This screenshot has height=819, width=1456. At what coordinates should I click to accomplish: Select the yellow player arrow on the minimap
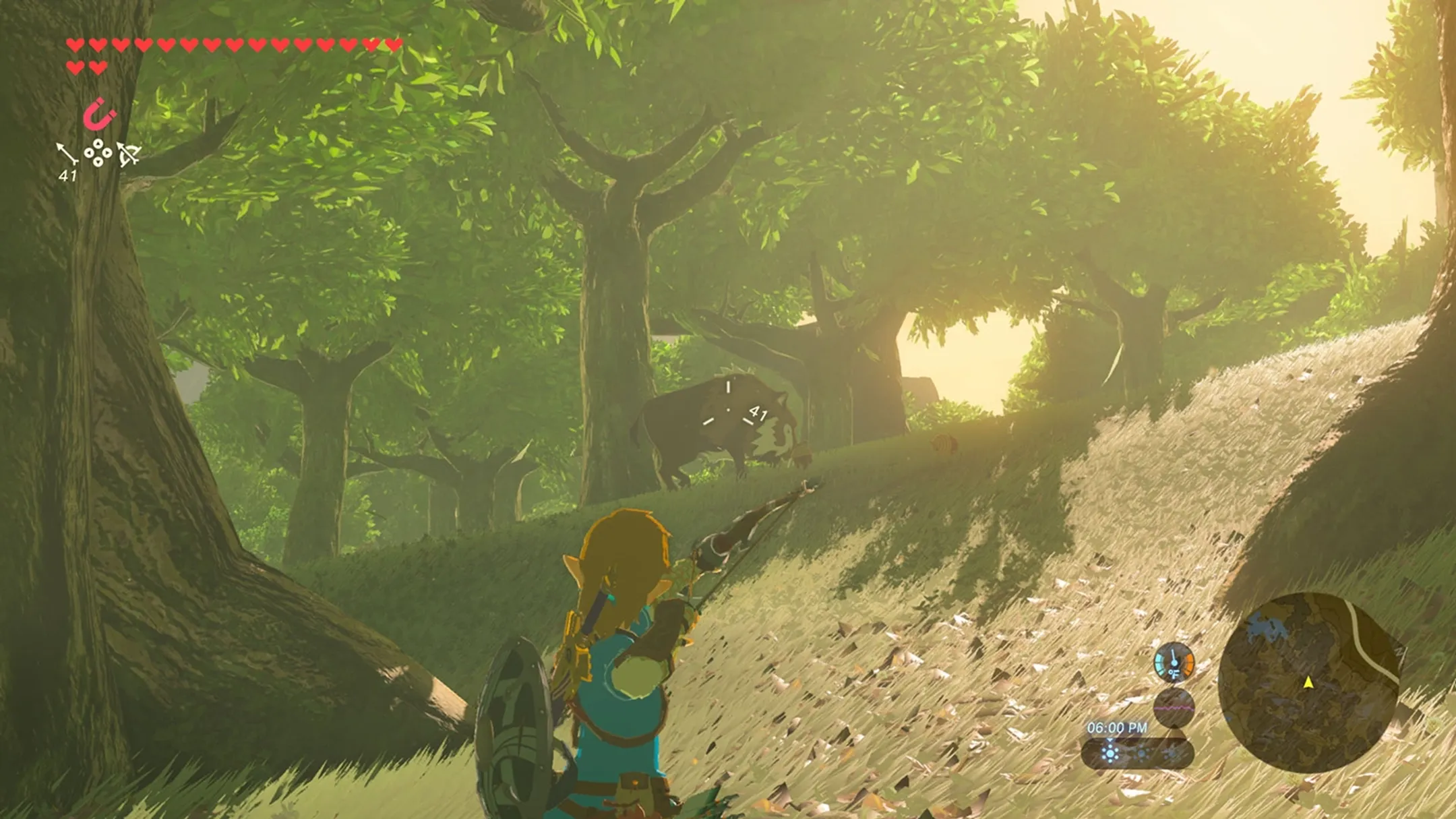pos(1308,683)
